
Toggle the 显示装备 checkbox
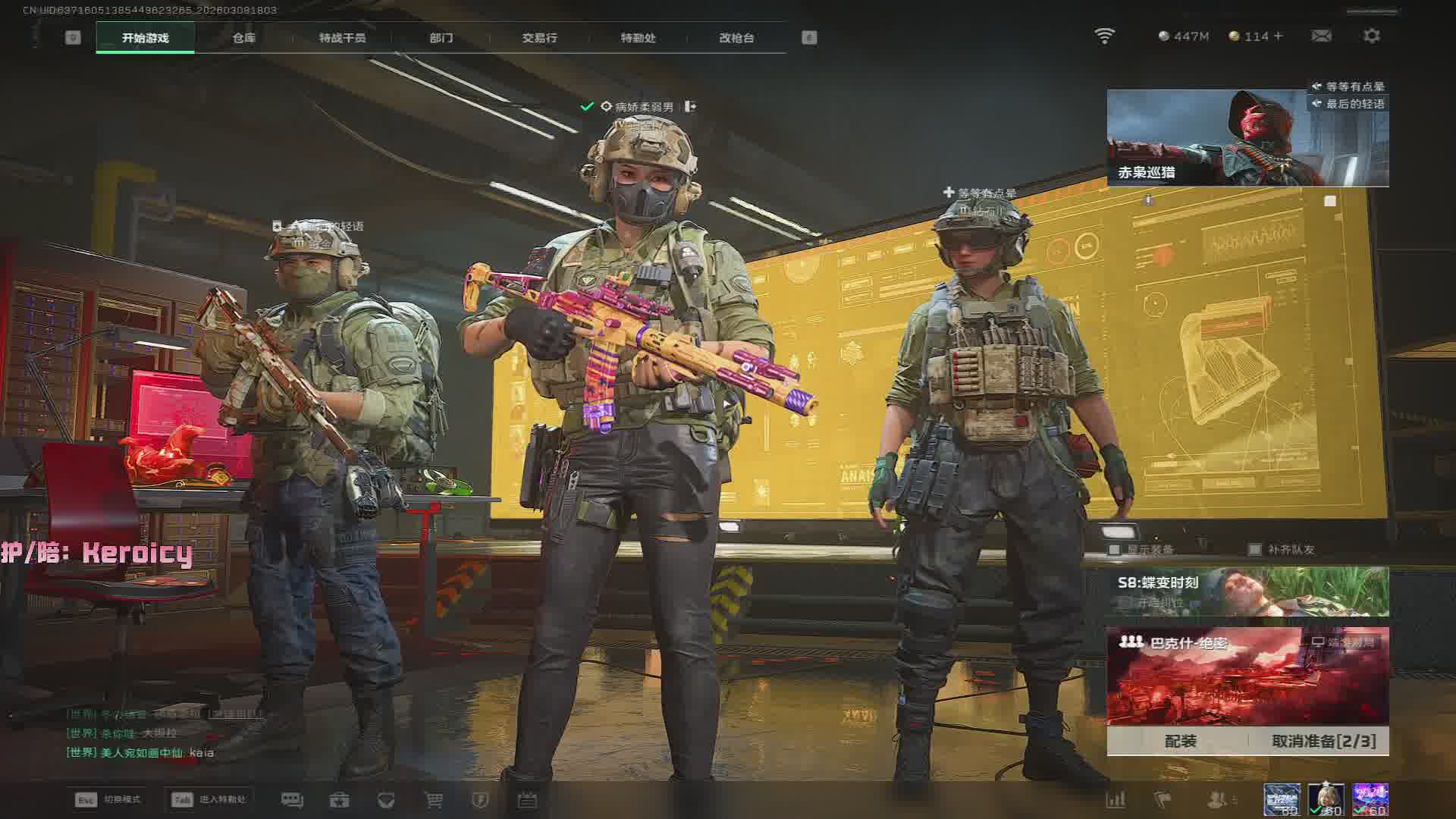pyautogui.click(x=1114, y=549)
